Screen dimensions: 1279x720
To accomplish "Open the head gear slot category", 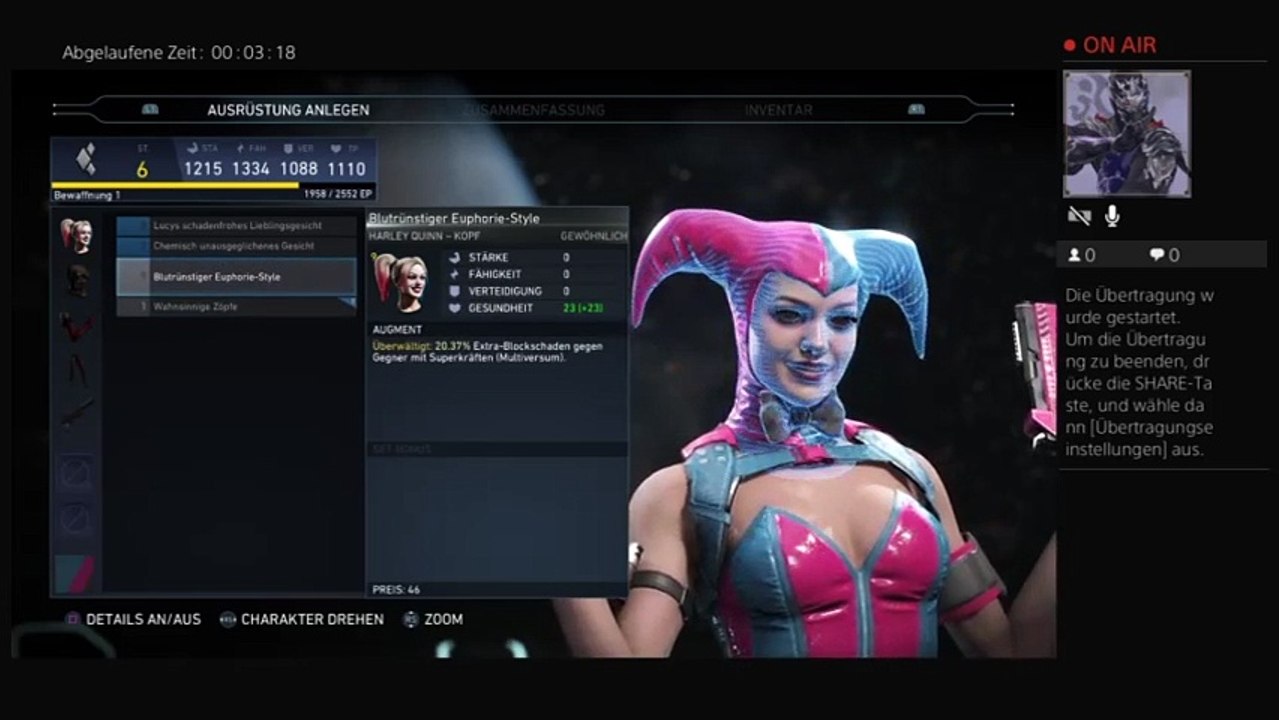I will (x=76, y=236).
